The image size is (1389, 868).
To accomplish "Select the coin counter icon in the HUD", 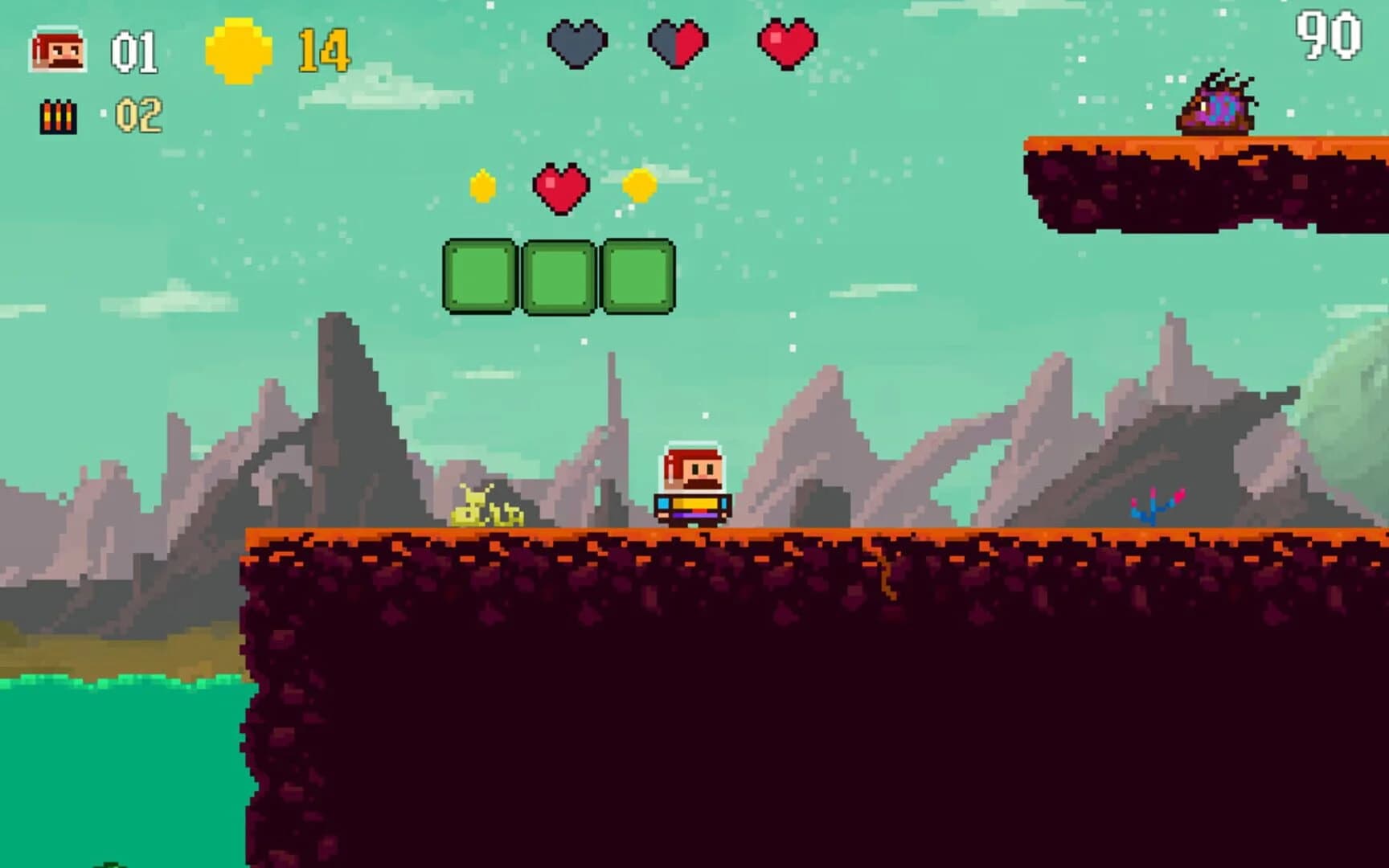I will tap(236, 51).
